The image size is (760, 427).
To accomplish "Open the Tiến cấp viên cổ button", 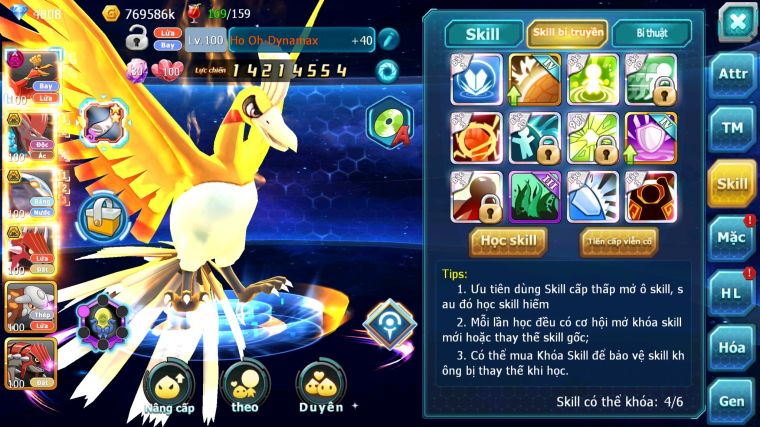I will [x=619, y=241].
